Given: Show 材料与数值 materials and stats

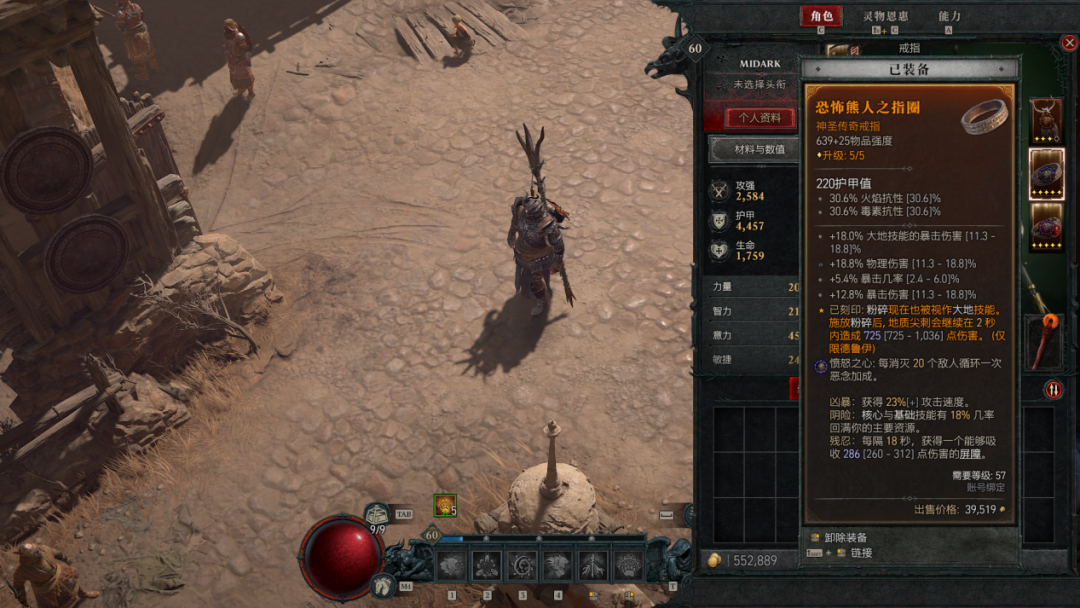Looking at the screenshot, I should (x=759, y=150).
